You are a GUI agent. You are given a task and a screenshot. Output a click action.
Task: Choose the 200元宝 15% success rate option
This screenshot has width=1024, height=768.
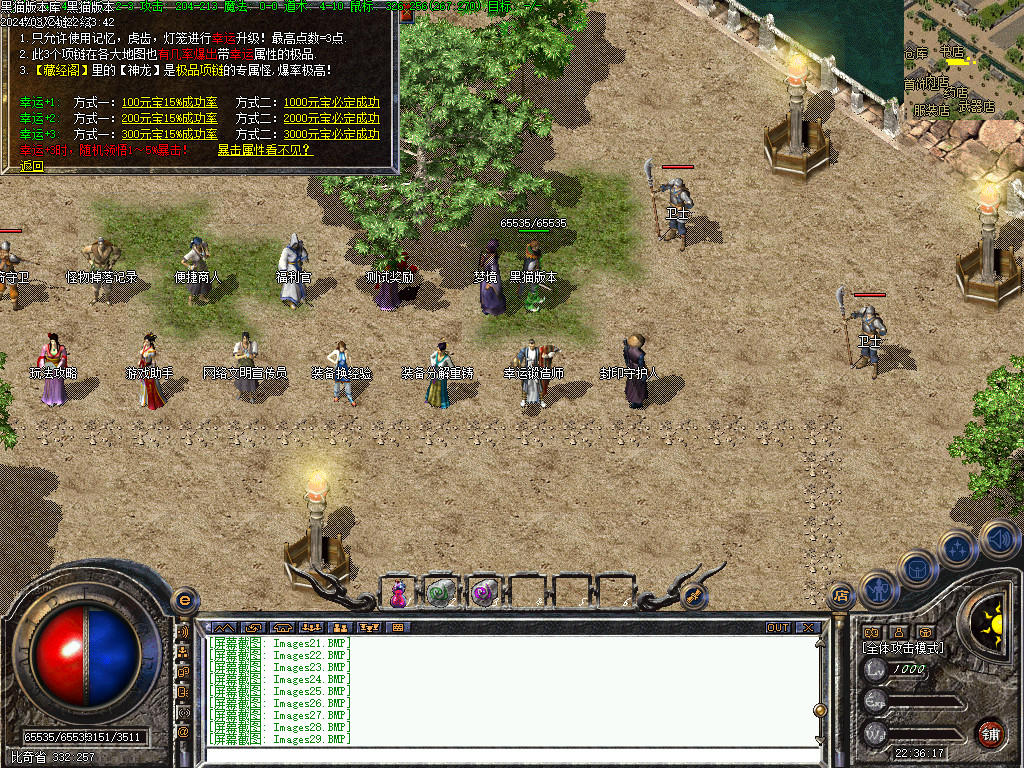point(169,119)
